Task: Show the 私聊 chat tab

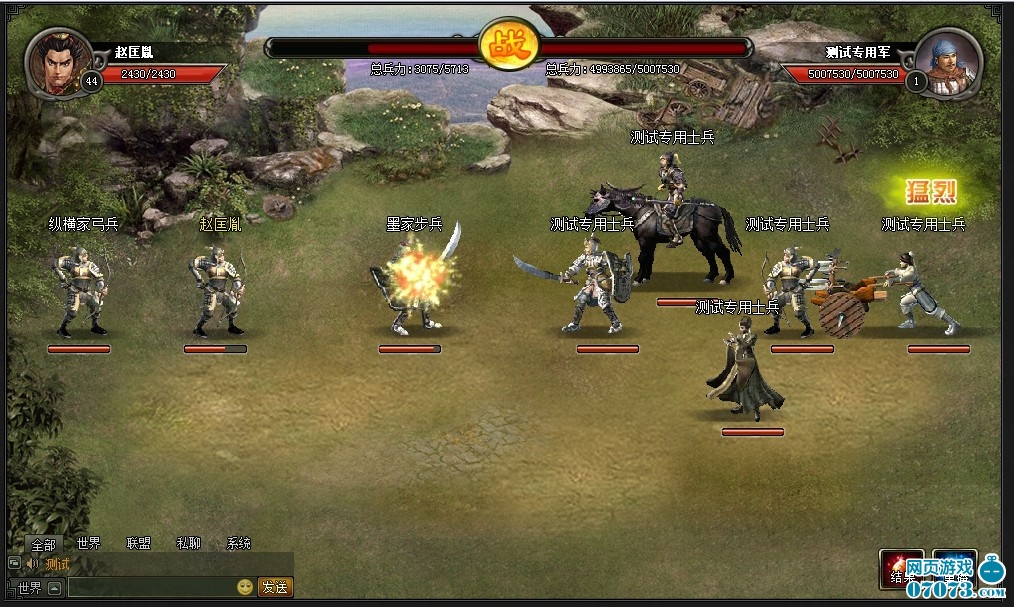Action: [x=188, y=543]
